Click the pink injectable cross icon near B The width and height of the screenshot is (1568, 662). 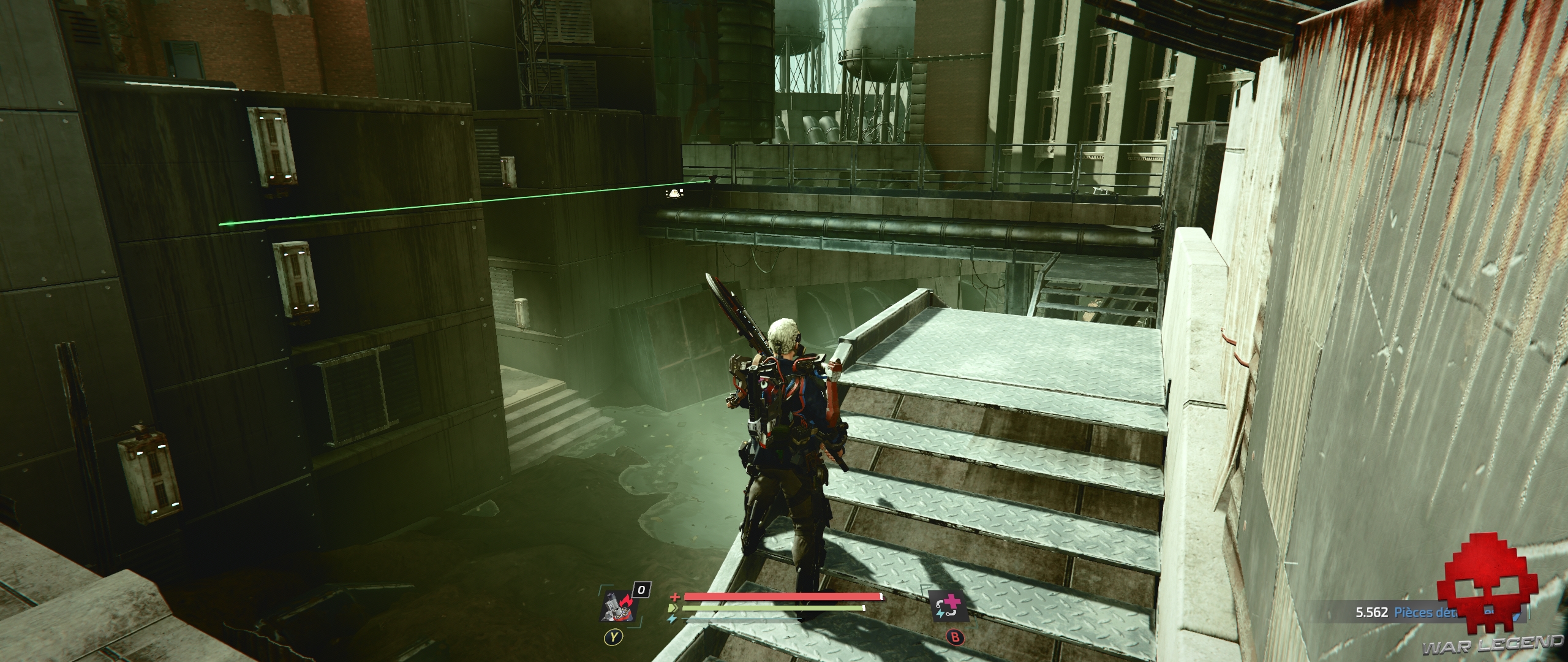954,602
